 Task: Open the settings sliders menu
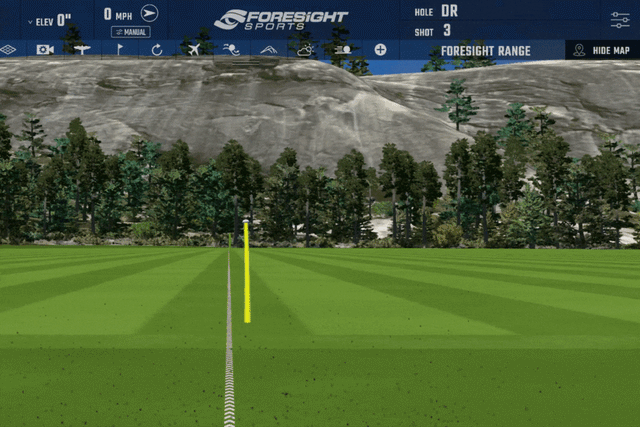(x=620, y=20)
